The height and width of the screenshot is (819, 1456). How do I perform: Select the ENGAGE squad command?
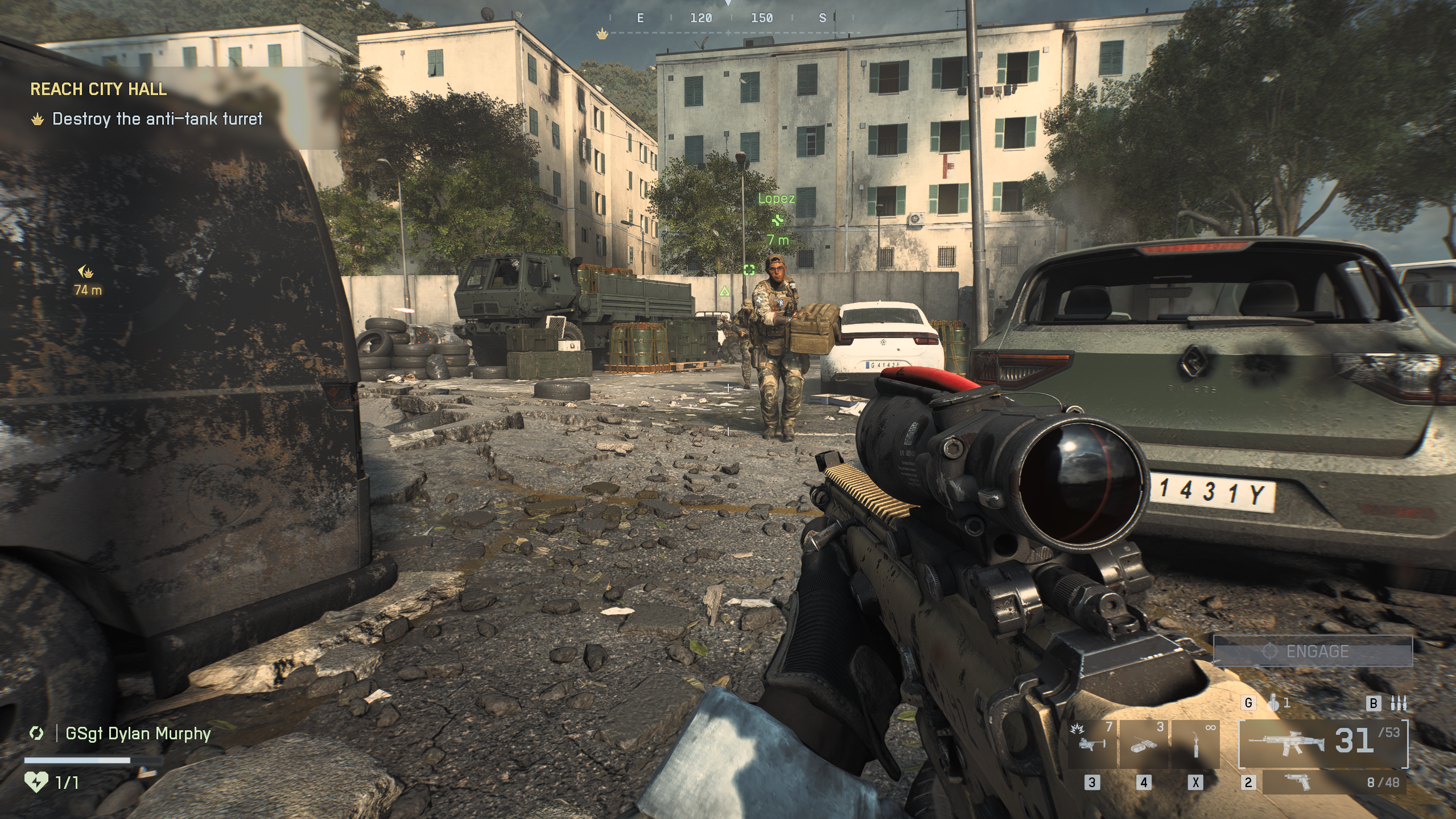pyautogui.click(x=1313, y=651)
